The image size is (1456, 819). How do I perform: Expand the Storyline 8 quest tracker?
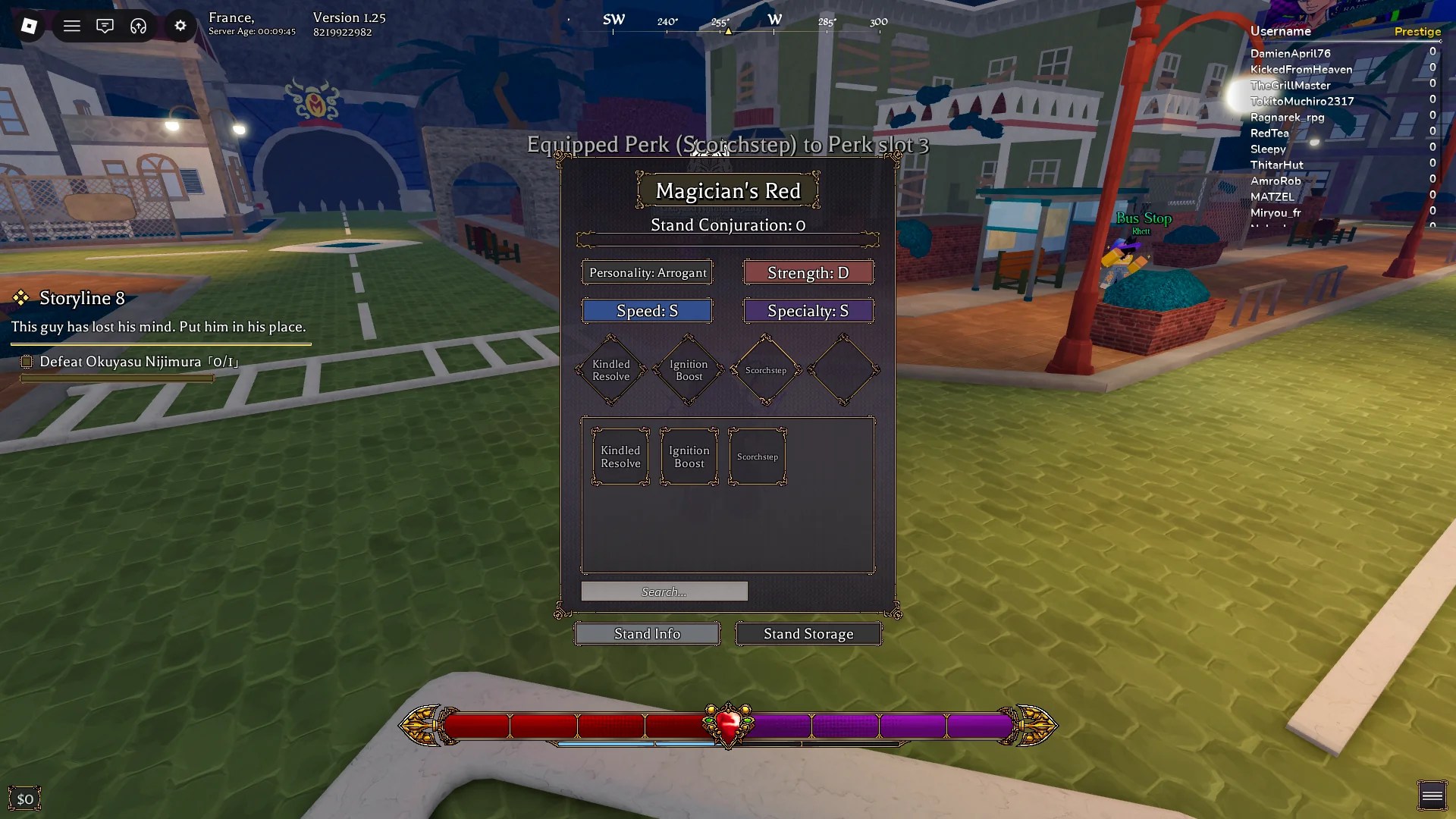(x=81, y=298)
